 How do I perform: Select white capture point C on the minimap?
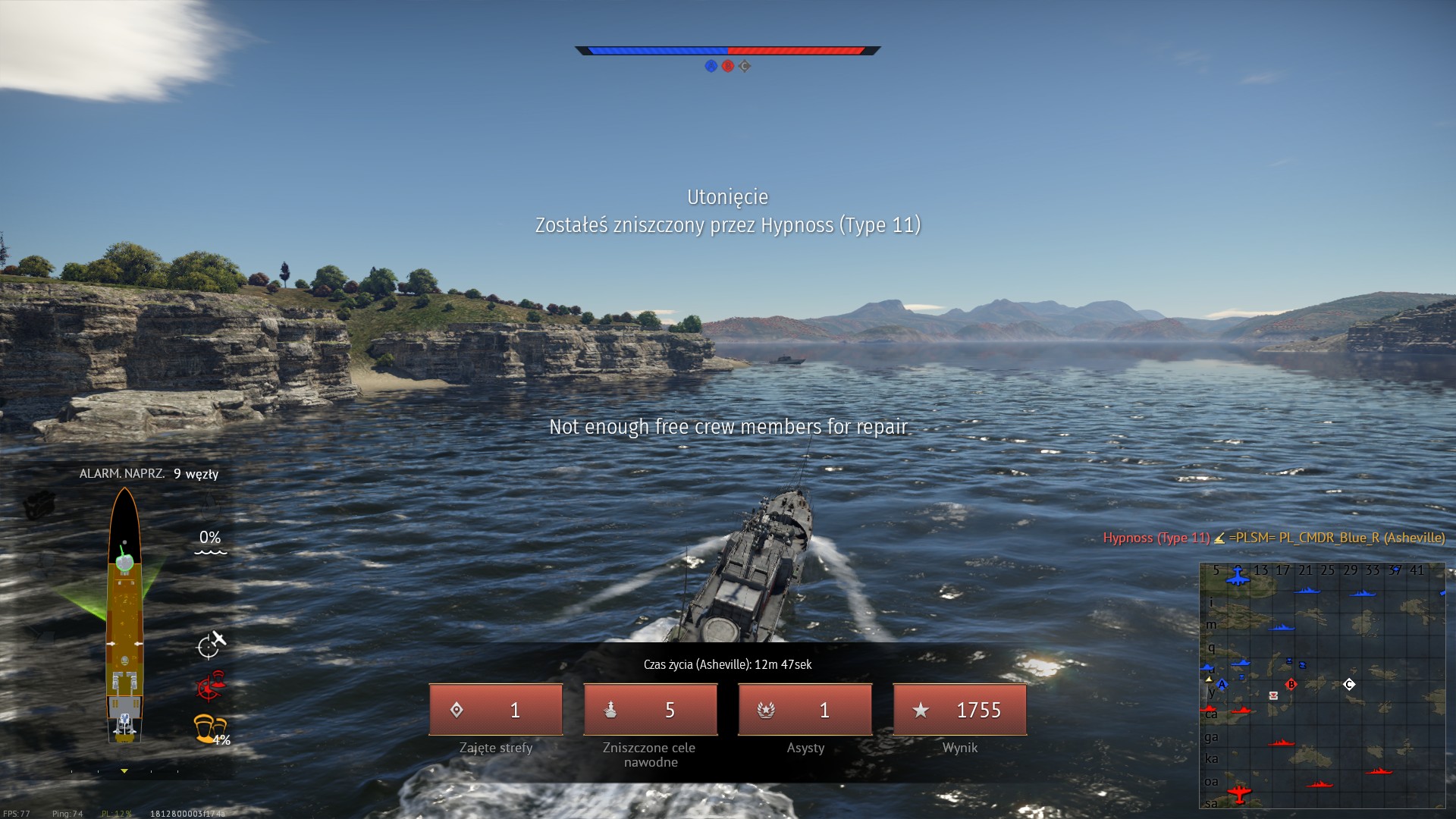click(1349, 684)
